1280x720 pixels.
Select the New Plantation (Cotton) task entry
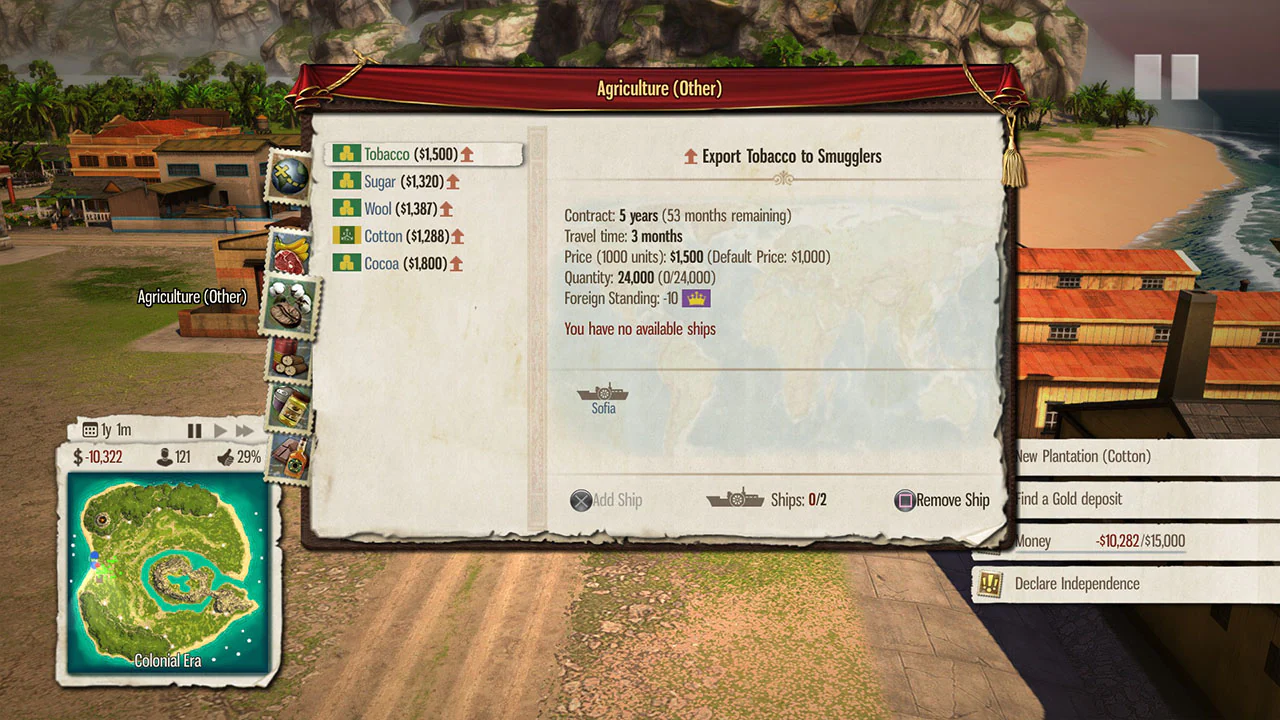point(1084,456)
